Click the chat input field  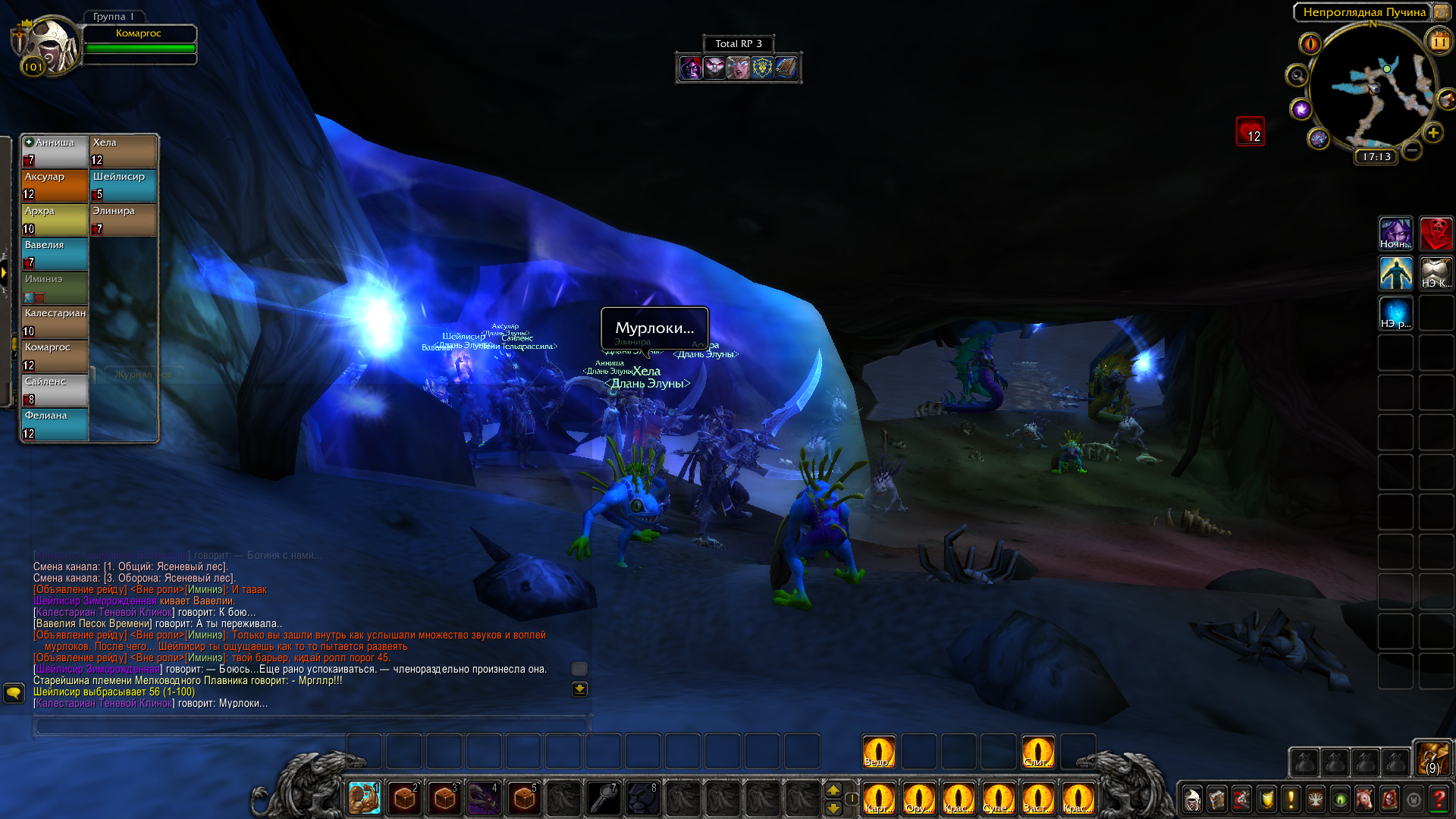pyautogui.click(x=309, y=726)
